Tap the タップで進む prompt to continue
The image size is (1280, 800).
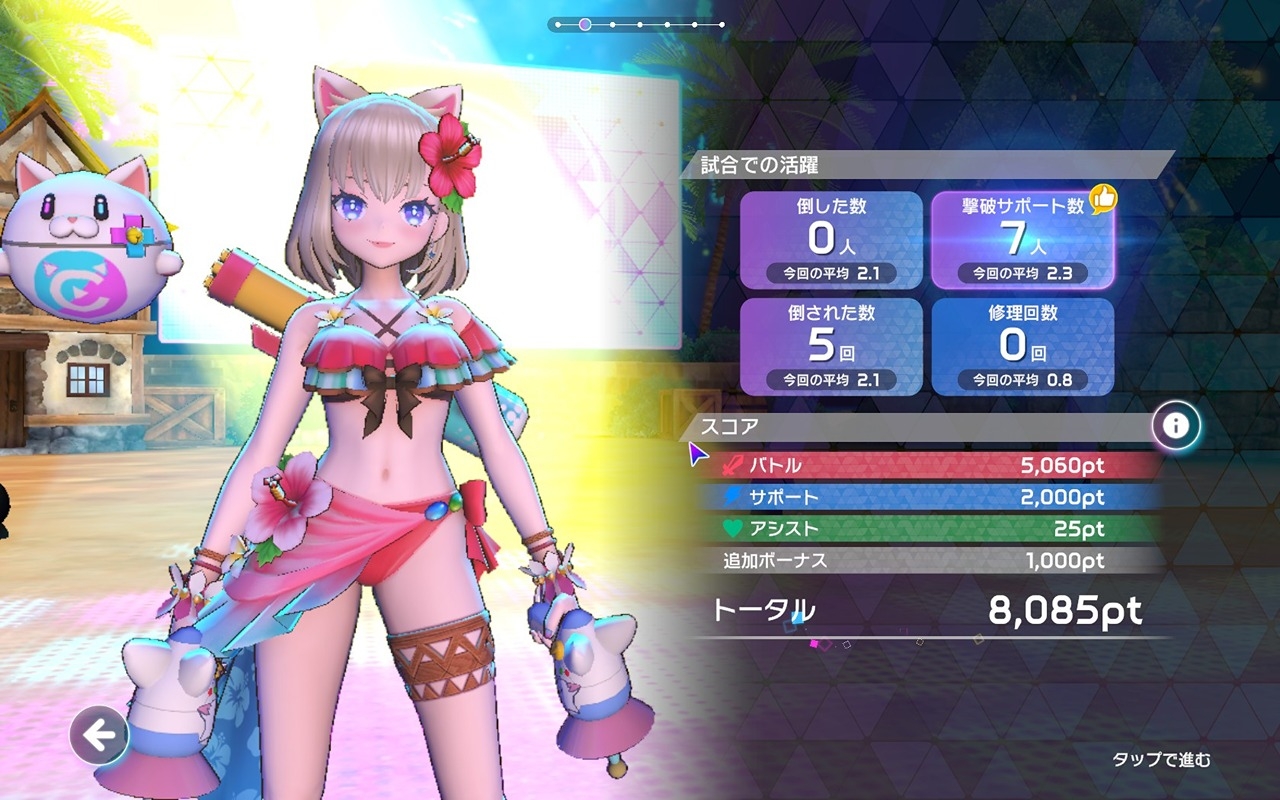pyautogui.click(x=1161, y=760)
